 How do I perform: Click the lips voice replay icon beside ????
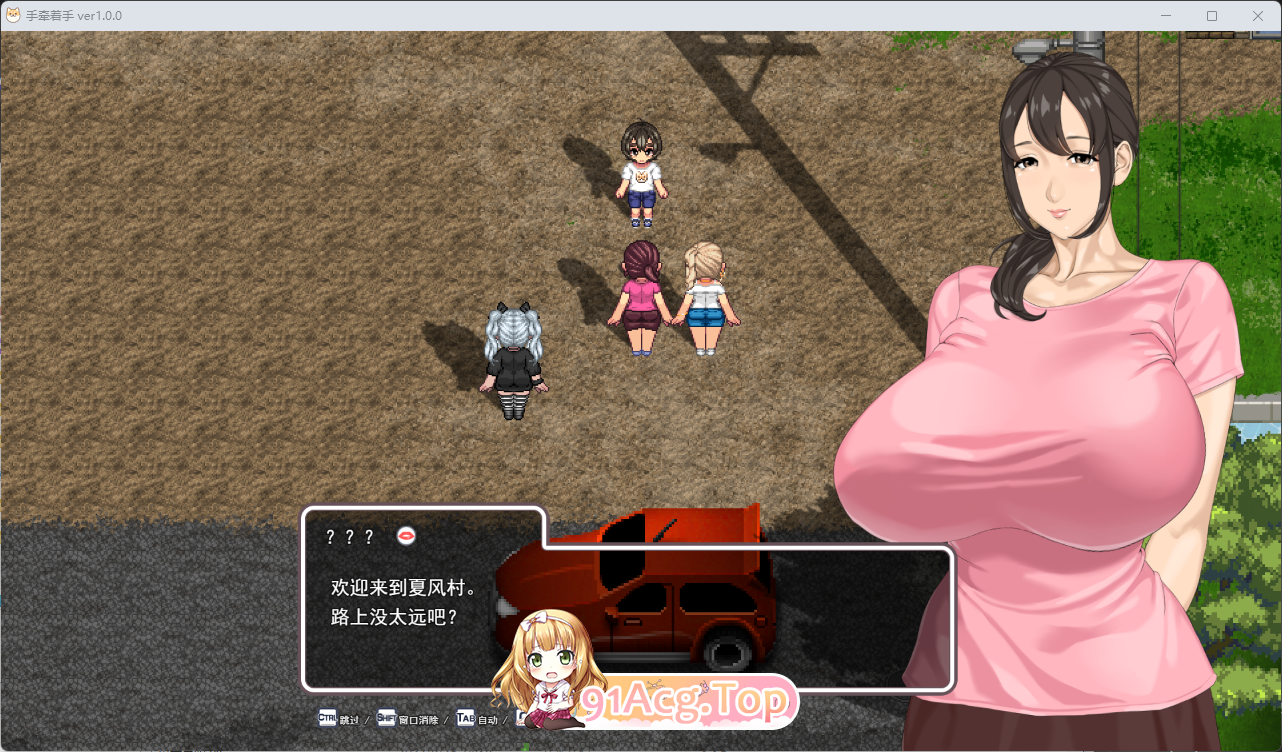pos(404,535)
